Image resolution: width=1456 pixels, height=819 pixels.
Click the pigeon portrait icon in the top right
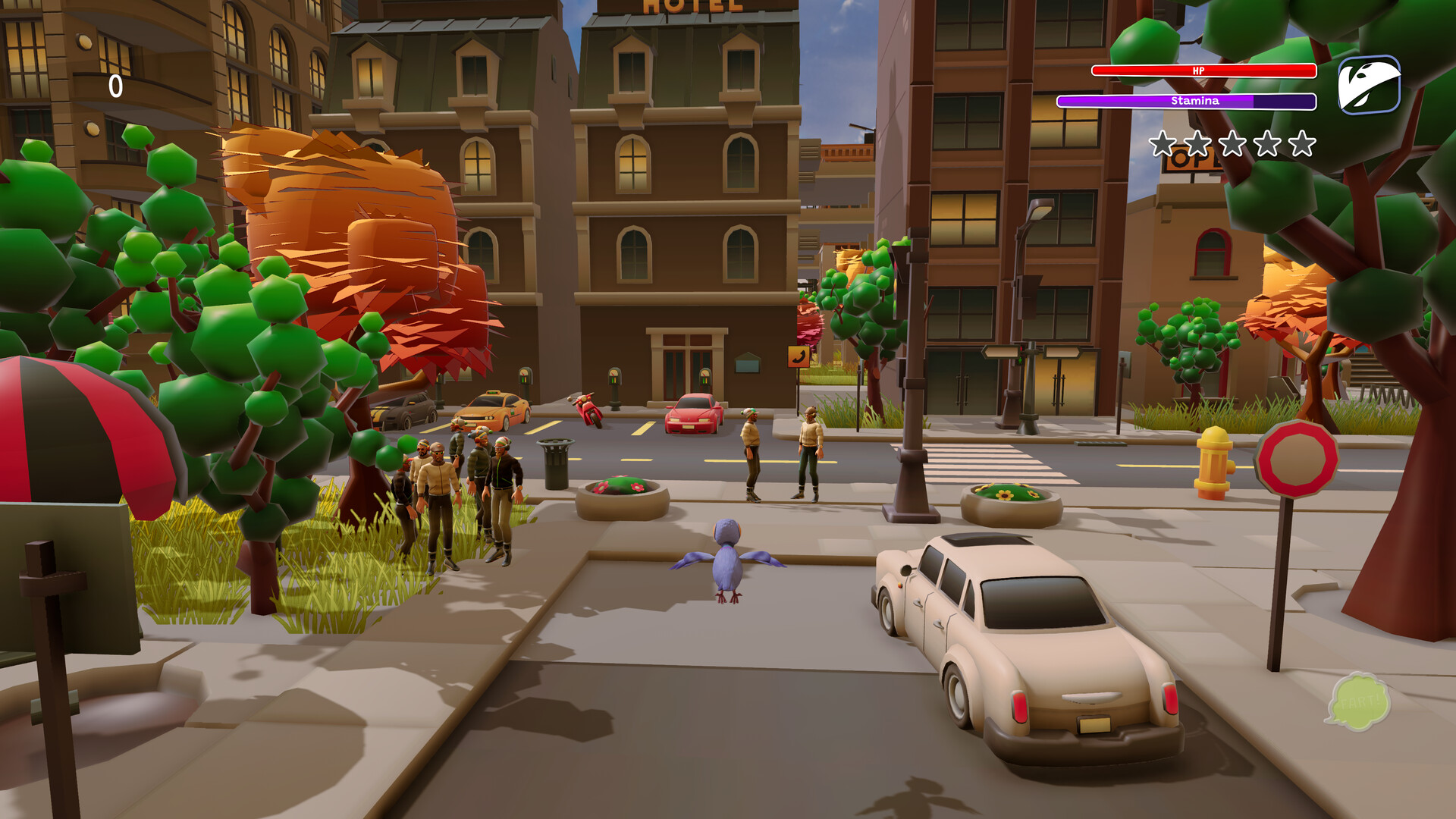1370,86
